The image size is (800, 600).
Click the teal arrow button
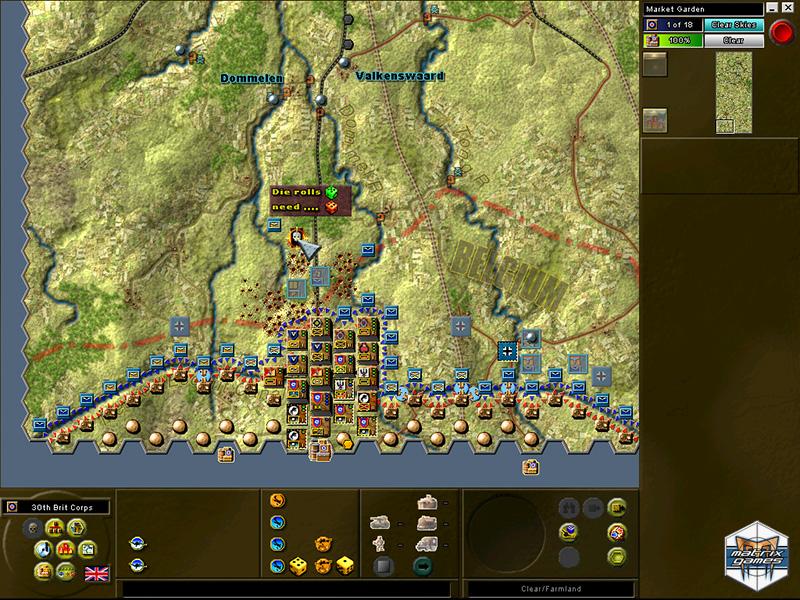tap(421, 567)
